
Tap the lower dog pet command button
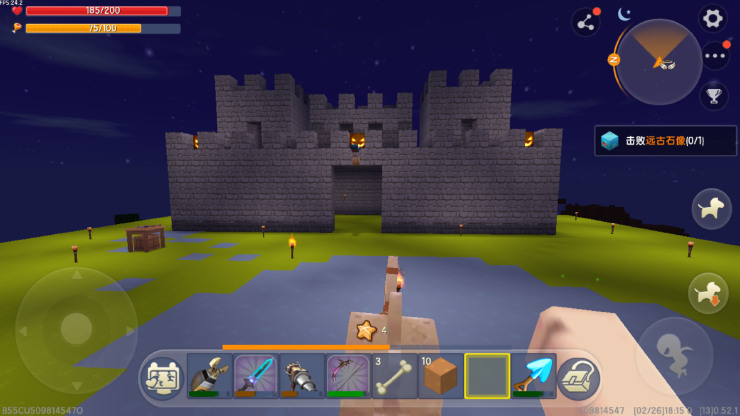coord(709,293)
